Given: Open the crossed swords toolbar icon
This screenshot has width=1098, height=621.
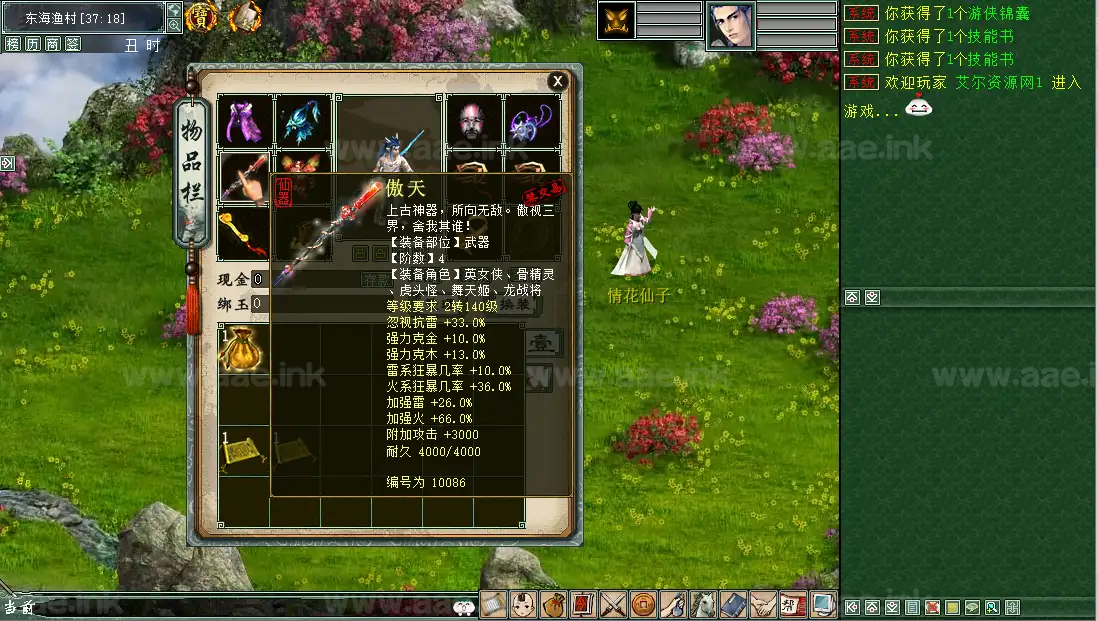Looking at the screenshot, I should 614,605.
